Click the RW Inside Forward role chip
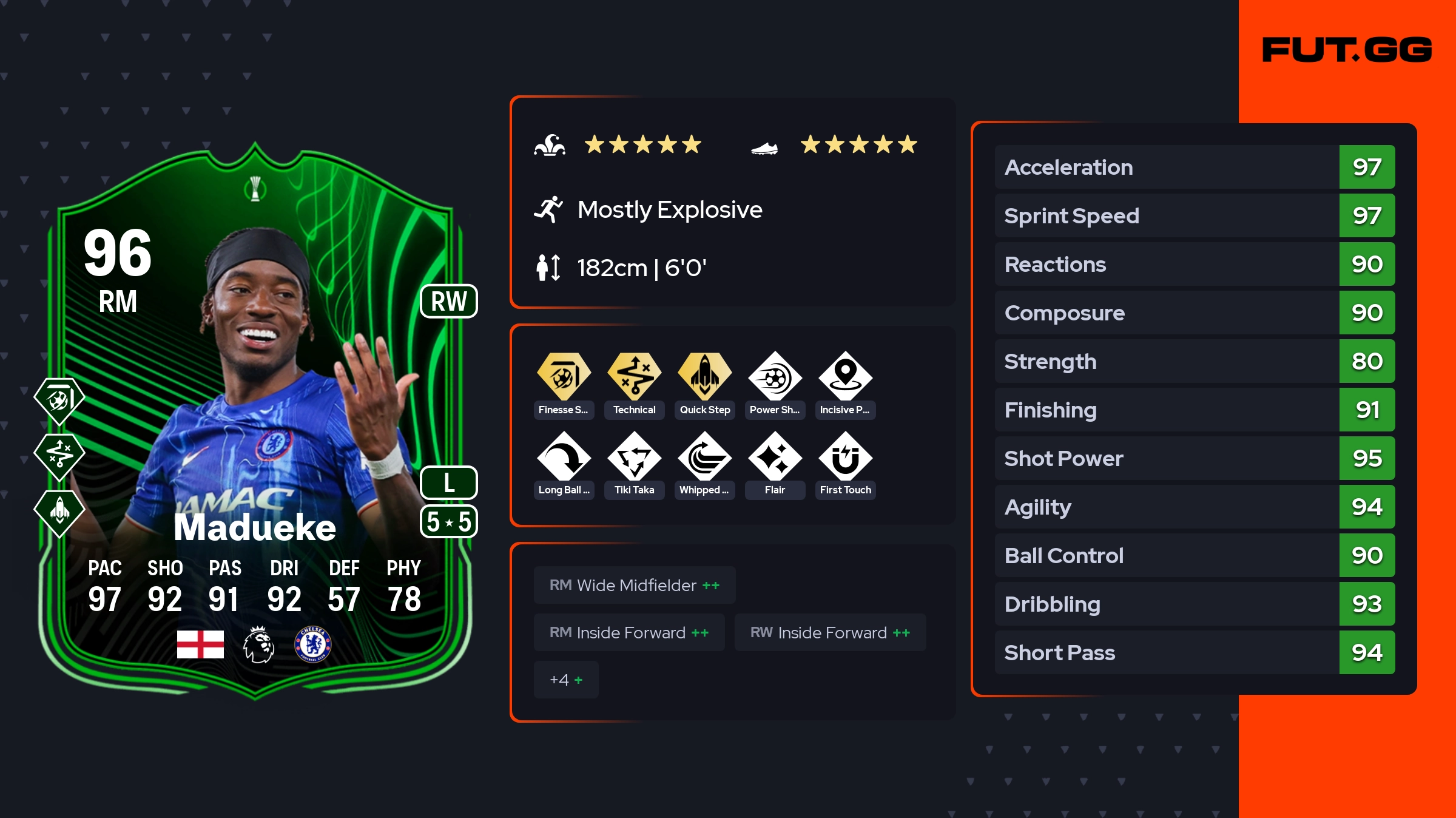 [829, 632]
